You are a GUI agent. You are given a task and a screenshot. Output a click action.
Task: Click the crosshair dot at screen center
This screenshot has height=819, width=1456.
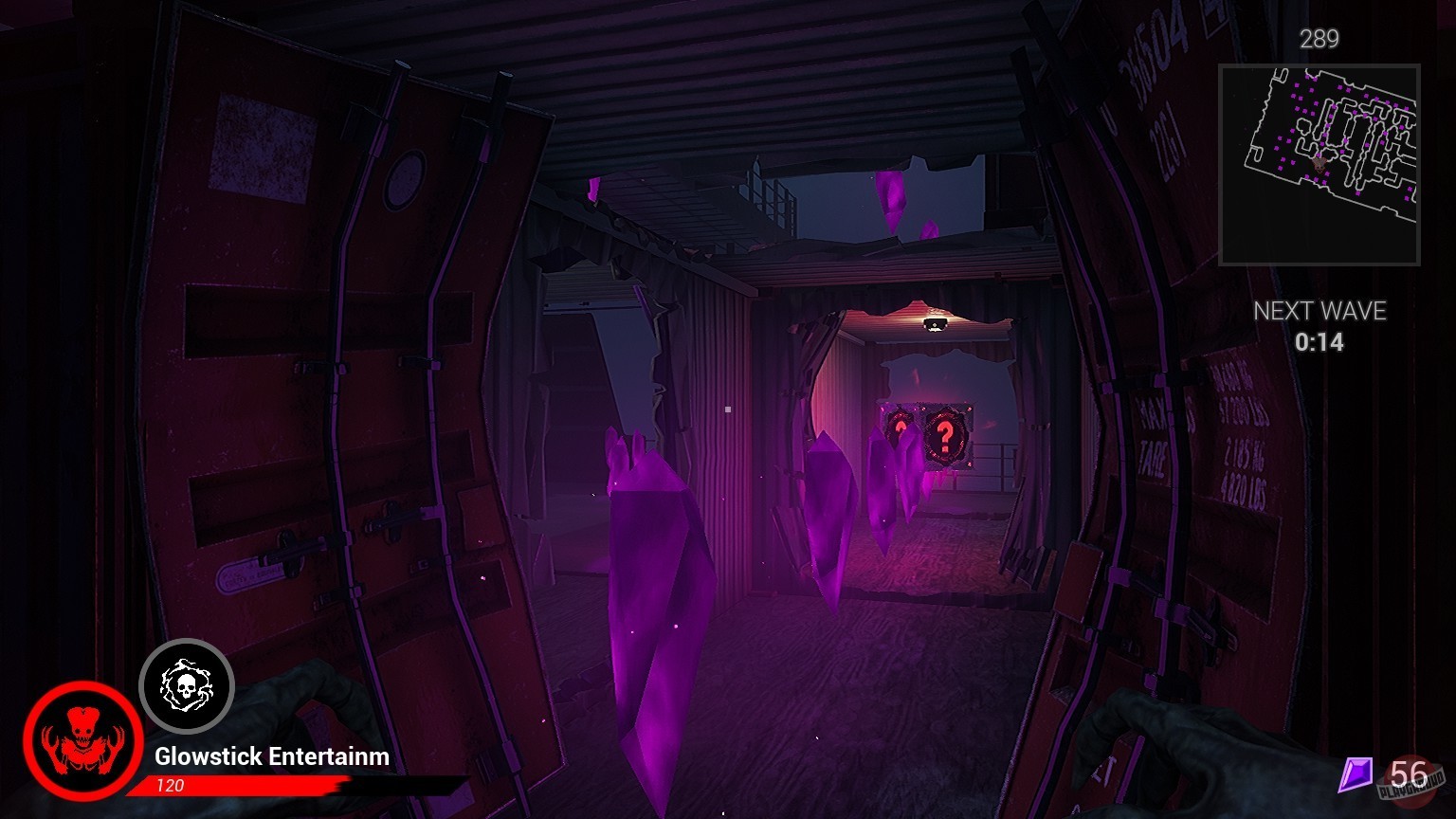[728, 409]
